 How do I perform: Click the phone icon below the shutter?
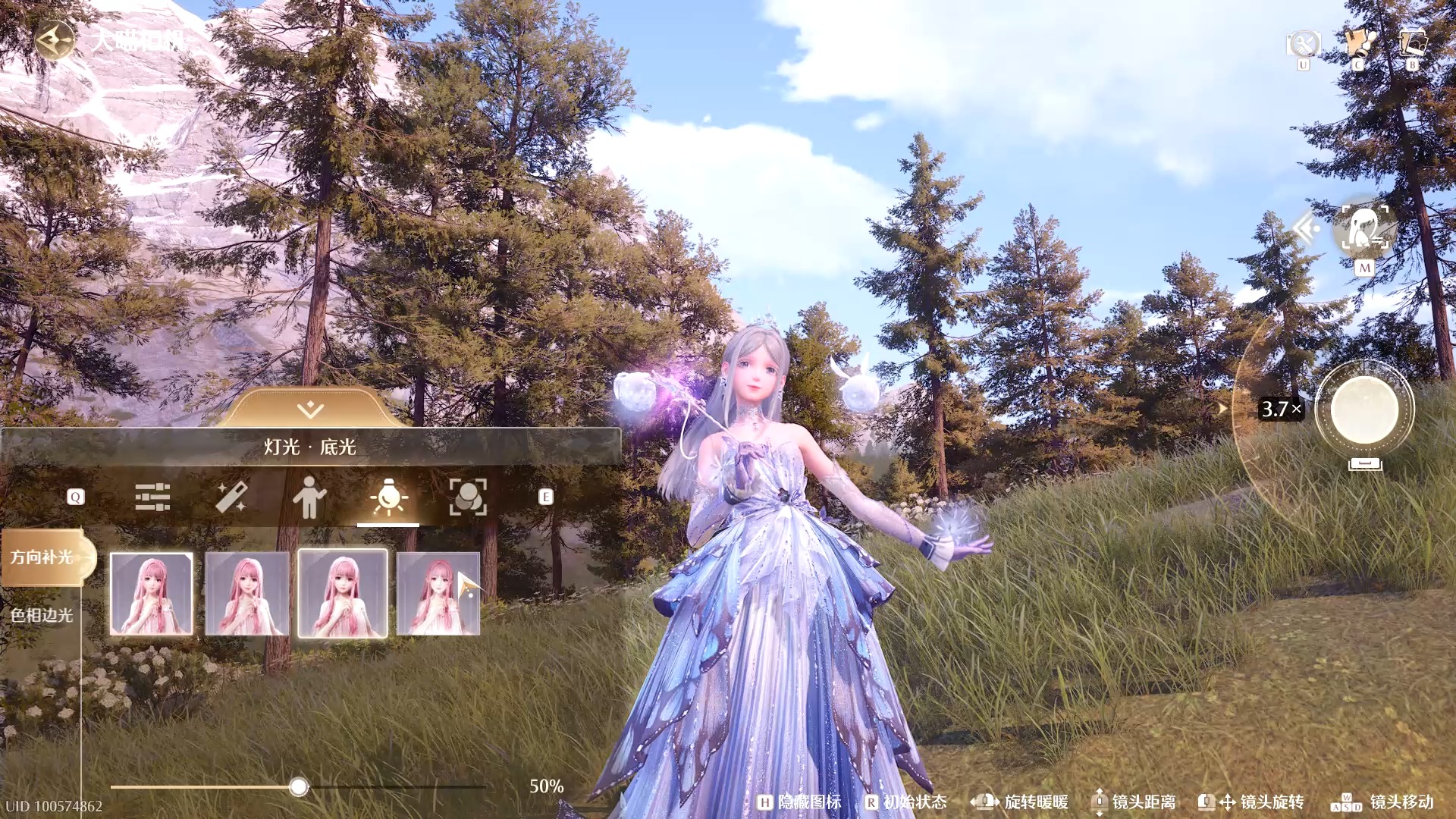click(x=1365, y=463)
